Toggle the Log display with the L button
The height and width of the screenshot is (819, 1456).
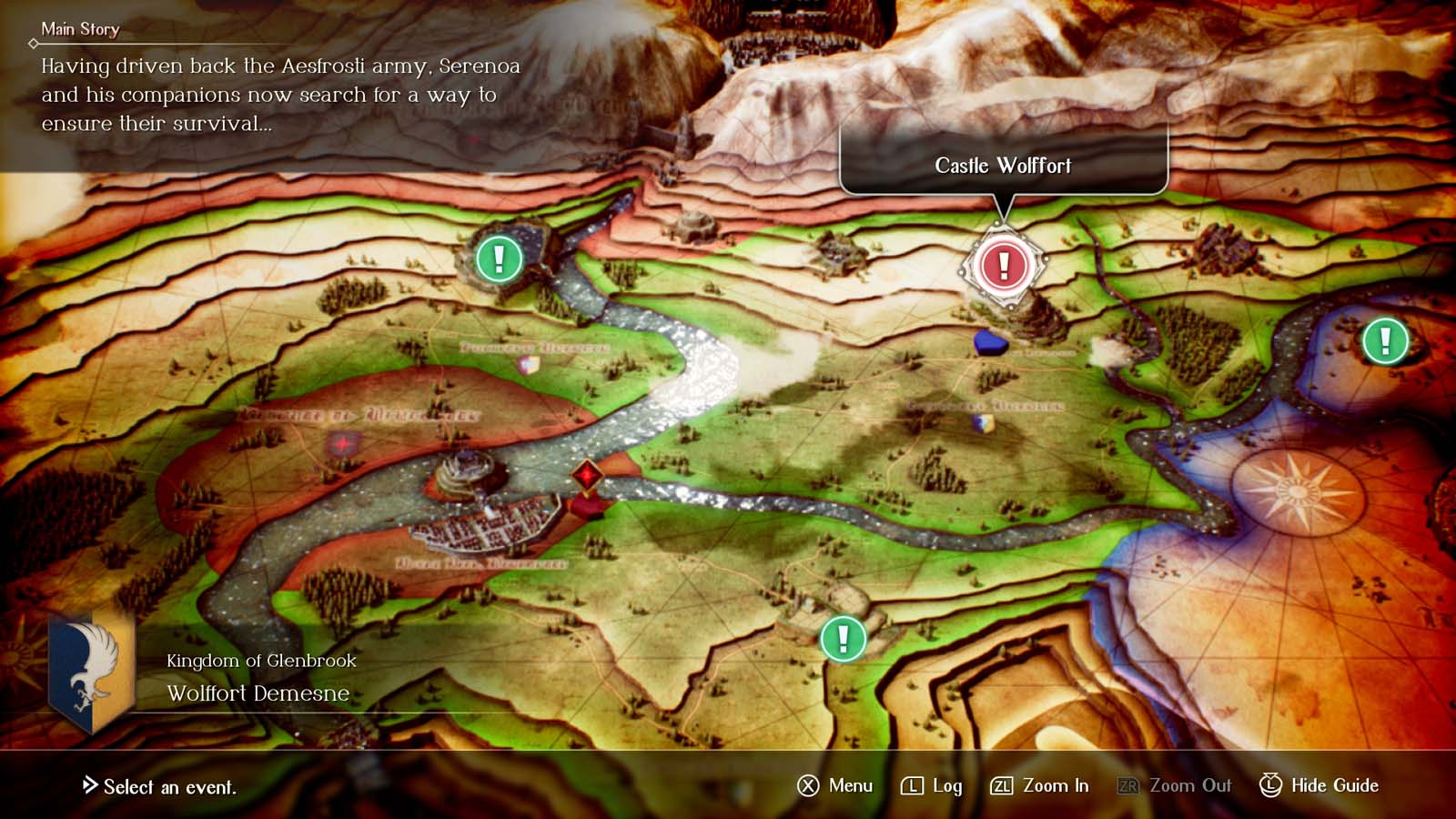coord(930,785)
